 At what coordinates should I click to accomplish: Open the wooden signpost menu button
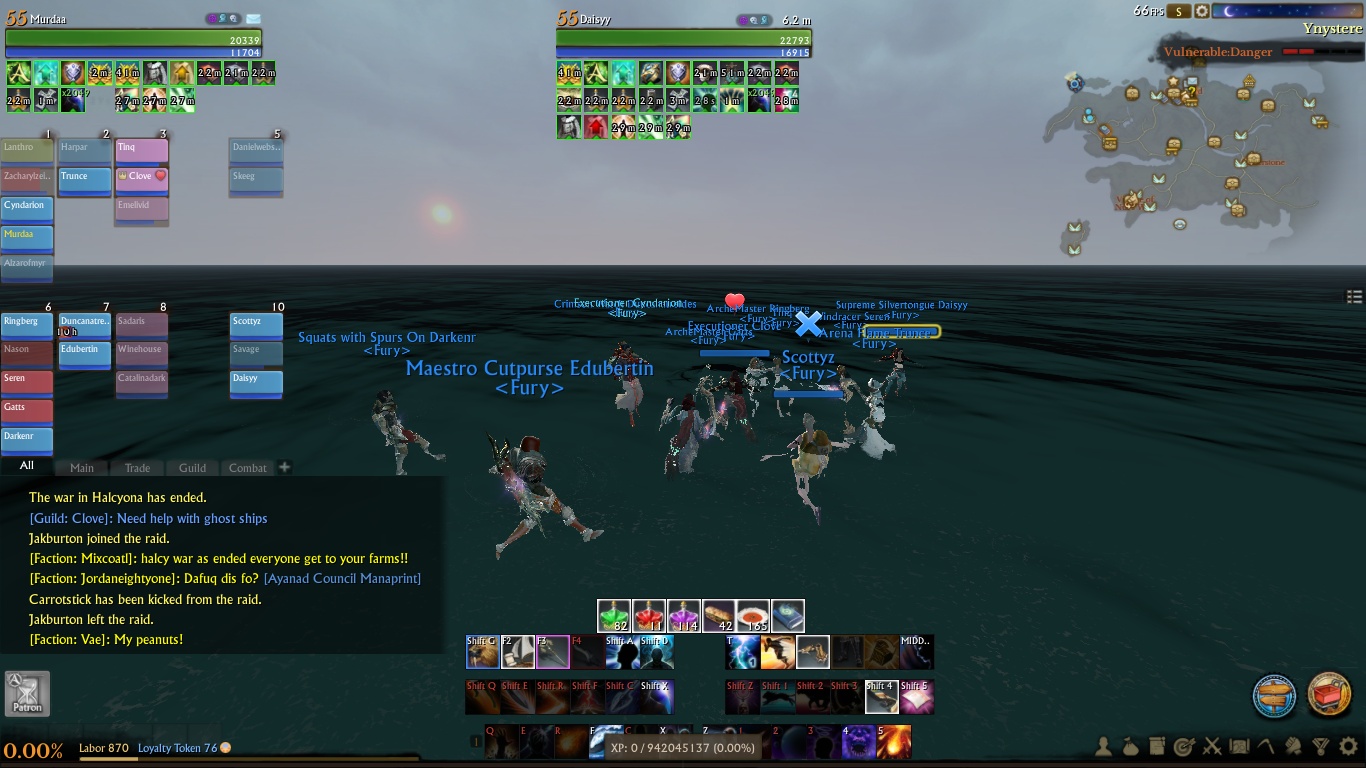[1275, 695]
